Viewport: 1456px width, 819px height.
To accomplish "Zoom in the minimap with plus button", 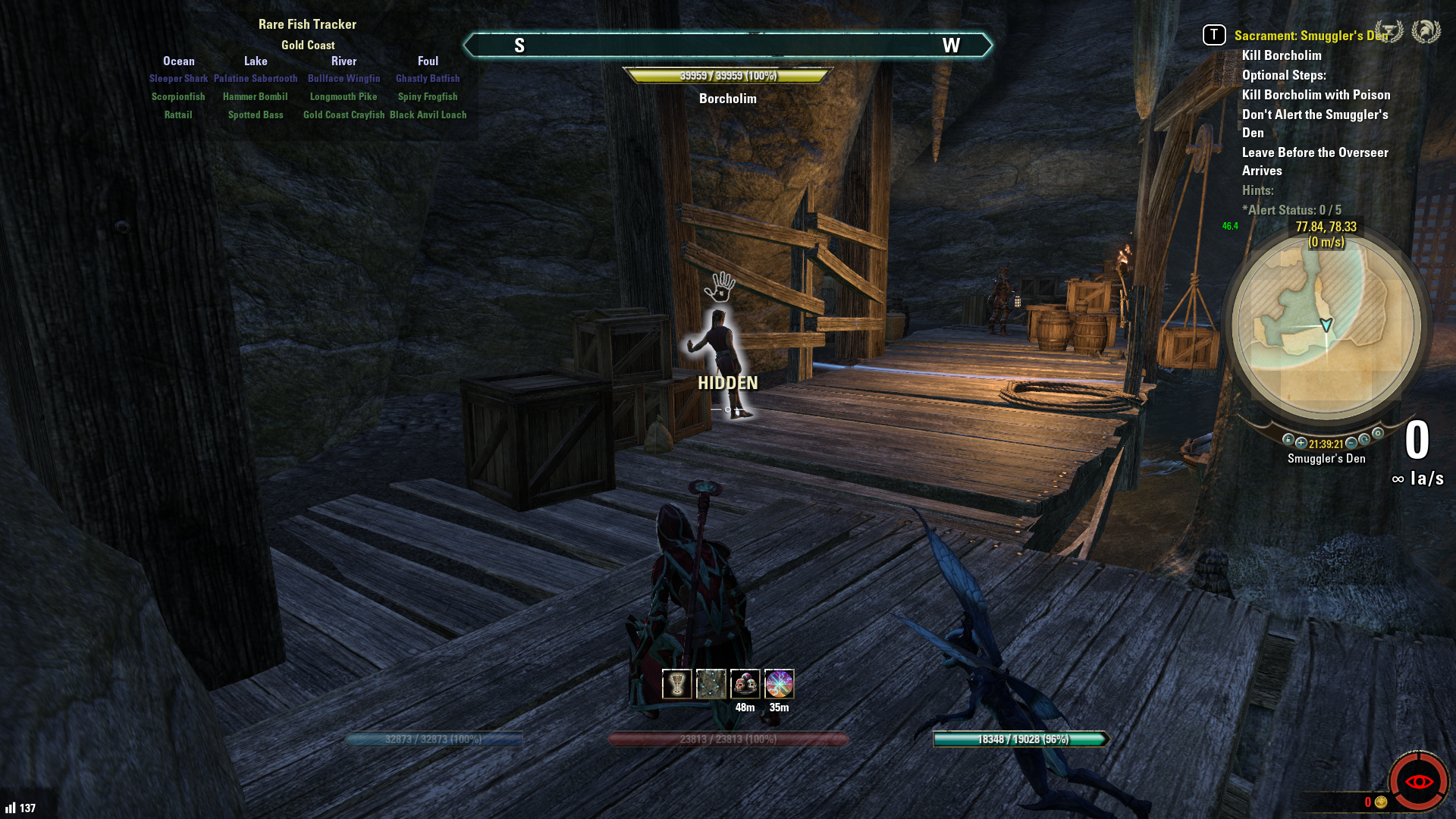I will point(1301,443).
